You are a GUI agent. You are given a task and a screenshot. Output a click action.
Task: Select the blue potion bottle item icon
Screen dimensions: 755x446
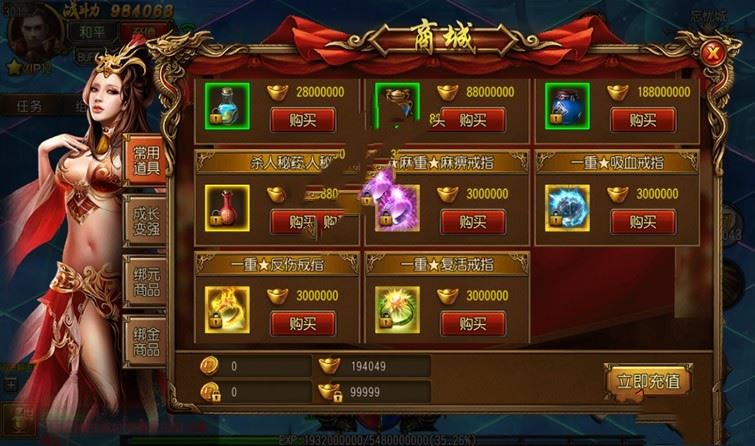click(x=224, y=105)
